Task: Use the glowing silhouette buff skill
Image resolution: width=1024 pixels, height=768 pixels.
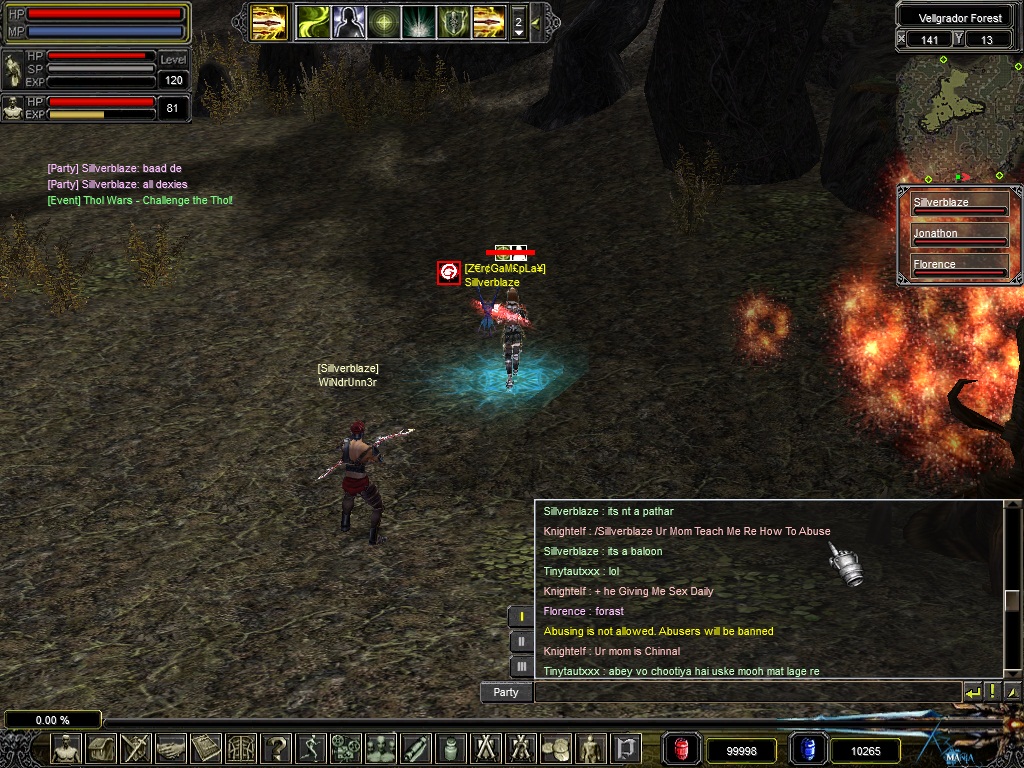Action: click(348, 22)
